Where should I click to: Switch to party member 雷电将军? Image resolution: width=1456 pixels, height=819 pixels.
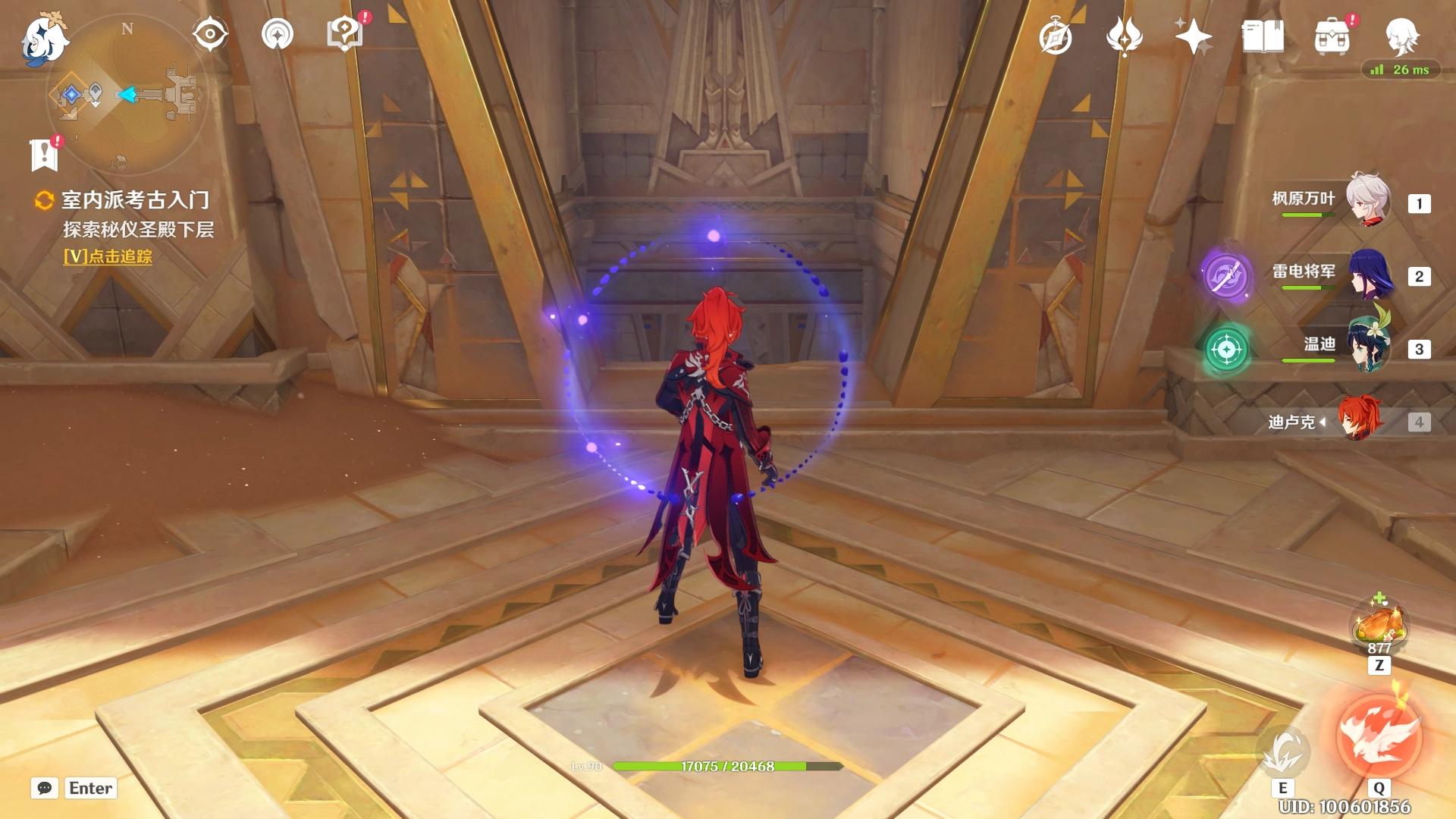click(1369, 275)
